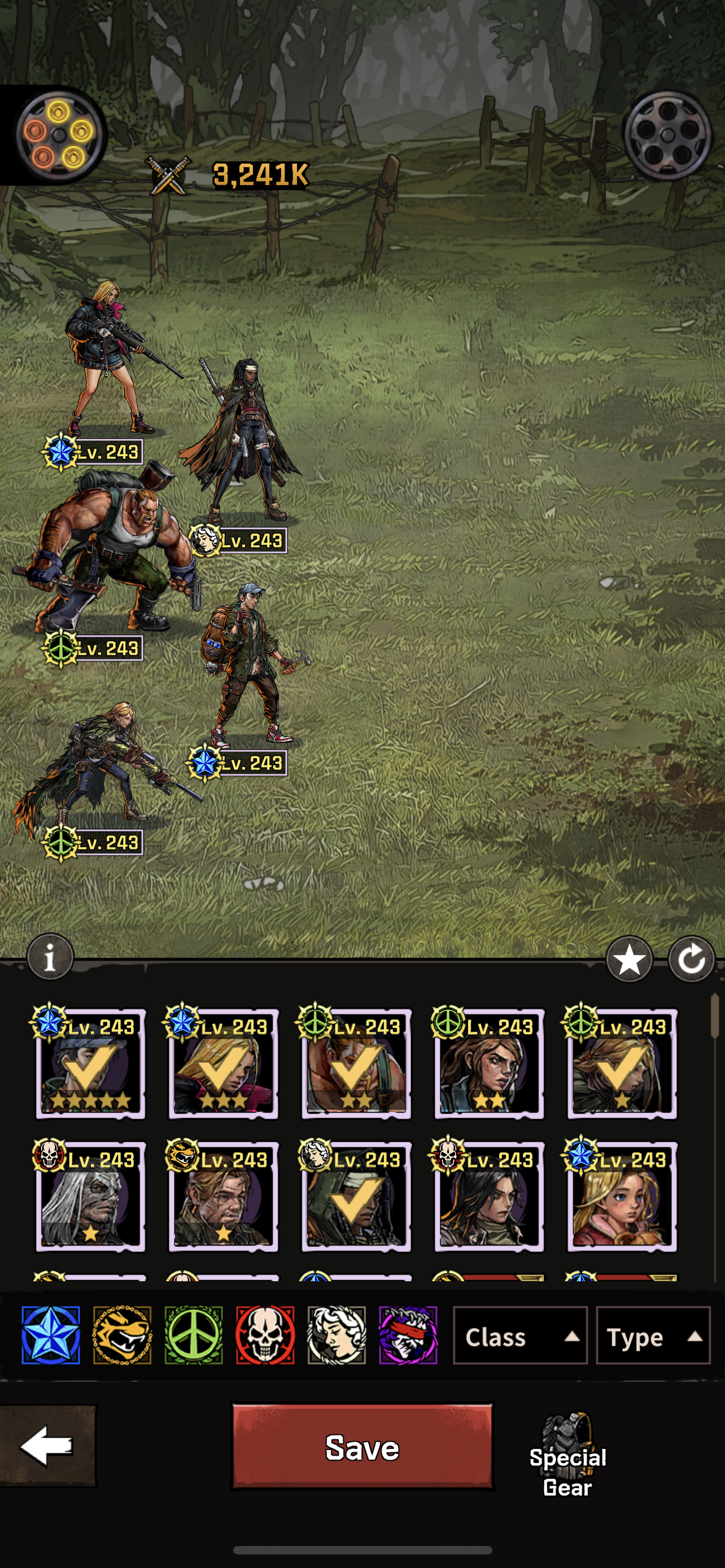
Task: Filter by the golden tiger faction
Action: coord(123,1335)
